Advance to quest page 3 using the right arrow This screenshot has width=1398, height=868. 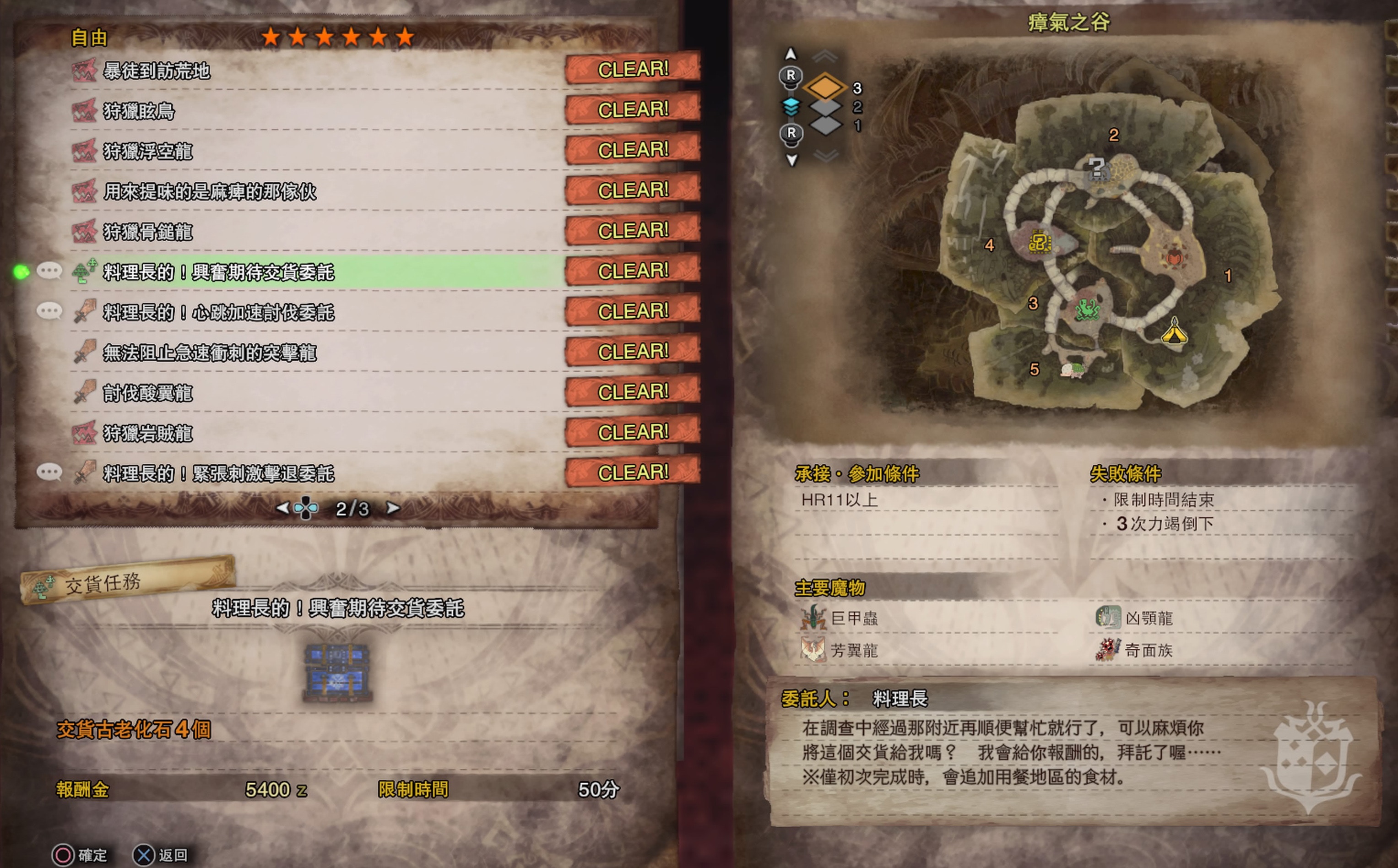[x=393, y=509]
